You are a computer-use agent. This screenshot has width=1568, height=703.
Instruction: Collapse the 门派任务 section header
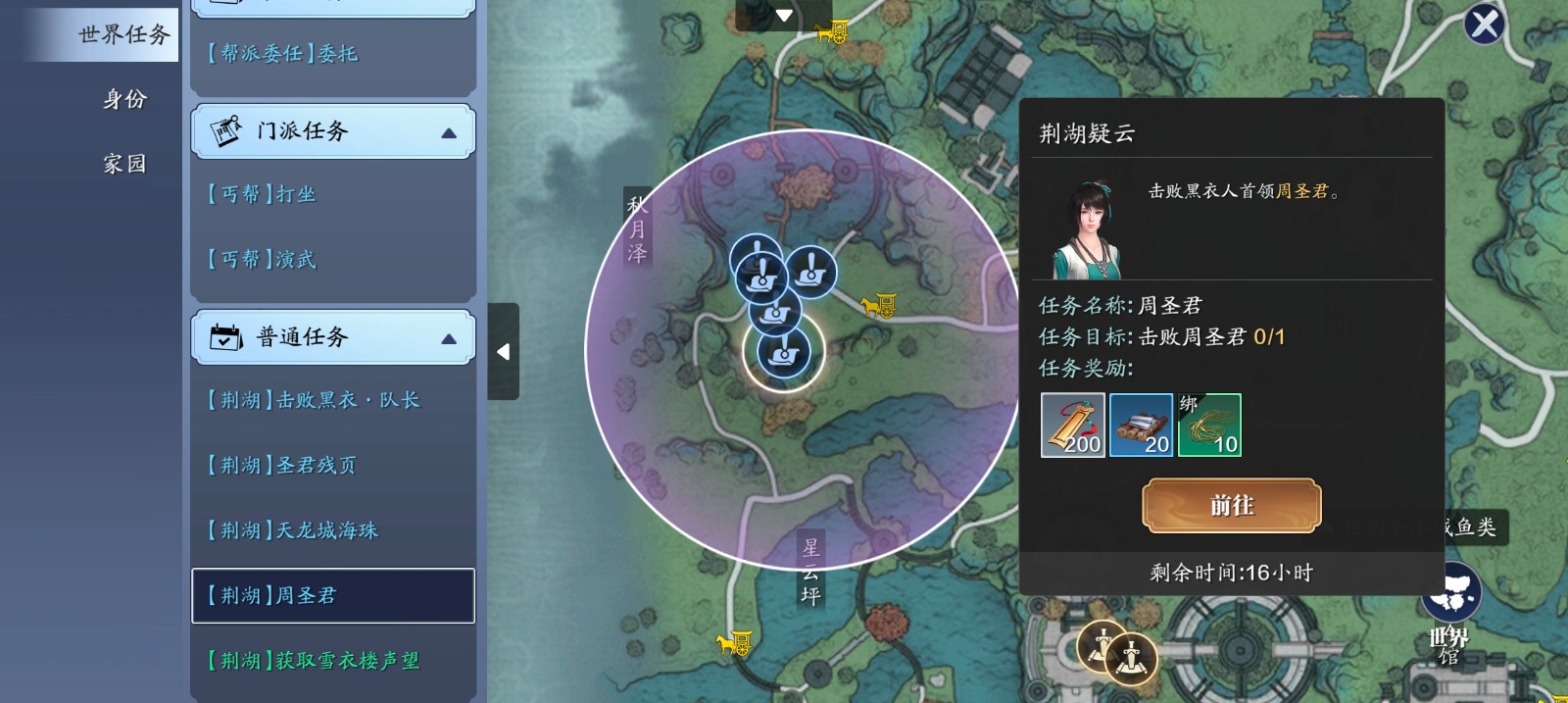333,131
